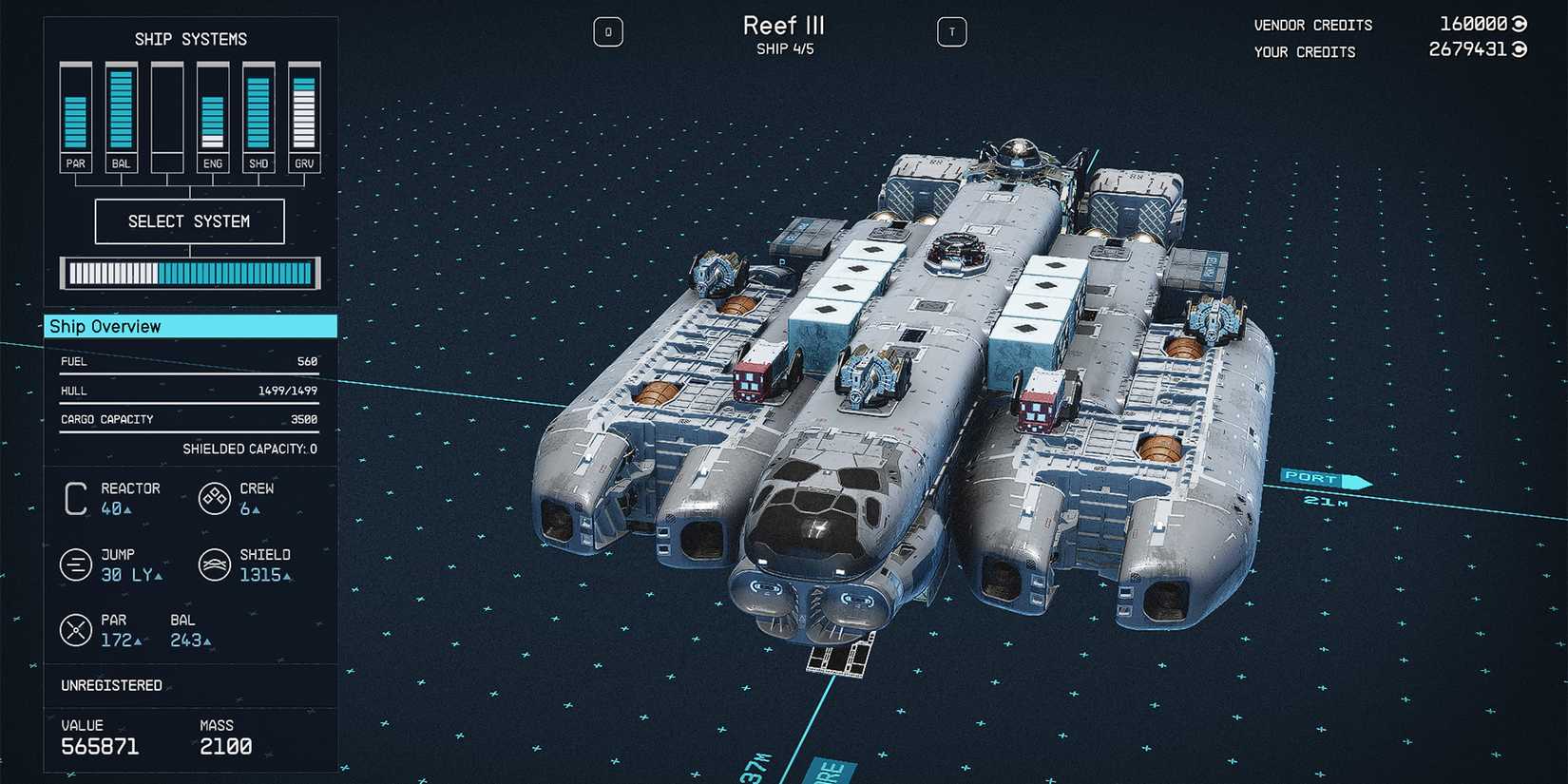1568x784 pixels.
Task: Select the BAL damage value 243
Action: click(188, 641)
